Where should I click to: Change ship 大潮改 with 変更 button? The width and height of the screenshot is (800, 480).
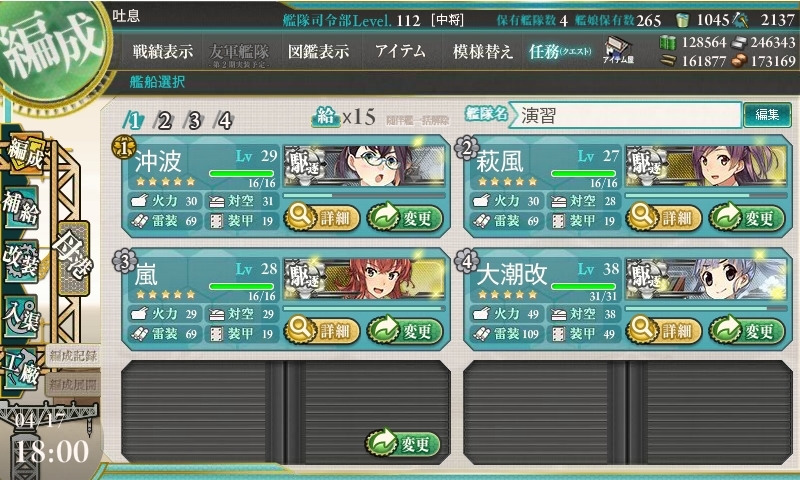(x=747, y=330)
